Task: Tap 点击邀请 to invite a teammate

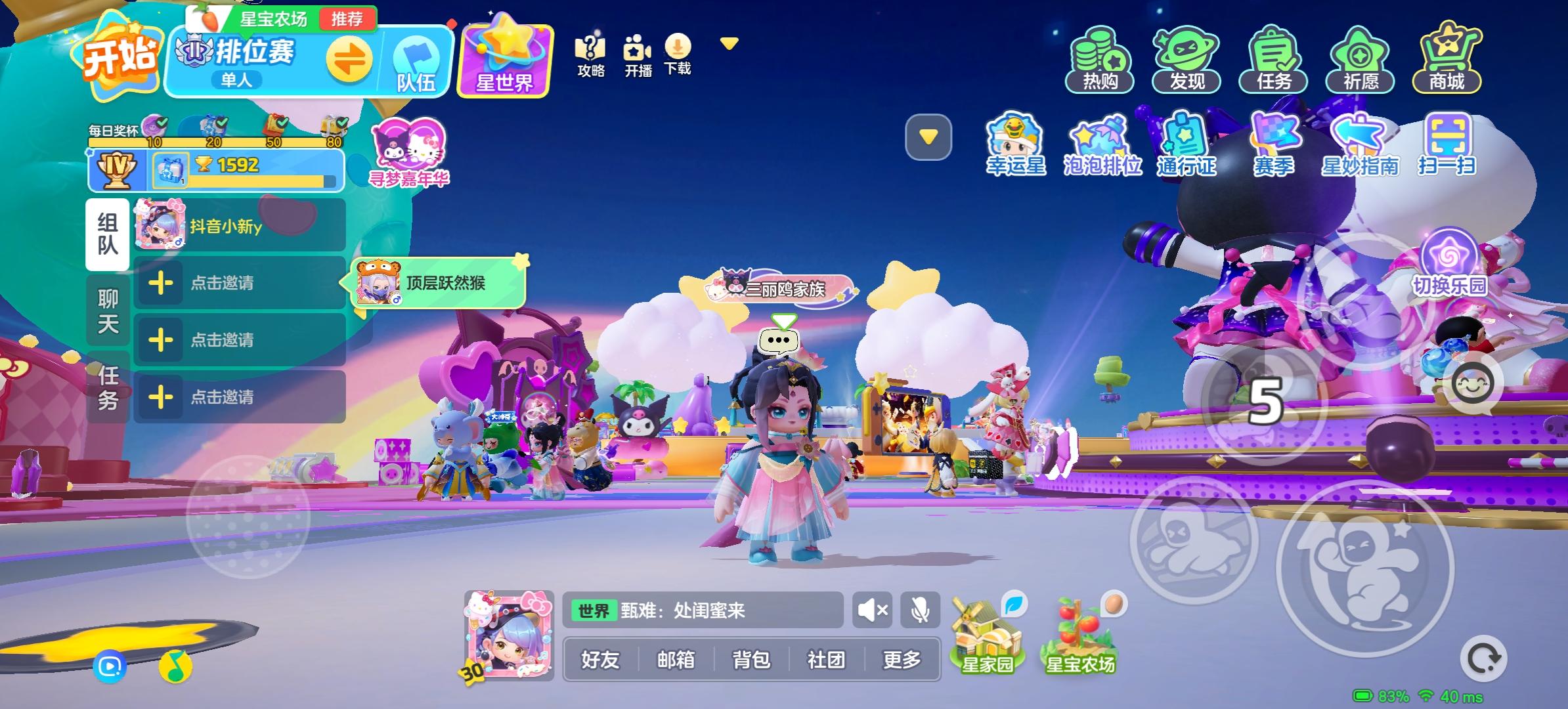Action: [x=223, y=284]
